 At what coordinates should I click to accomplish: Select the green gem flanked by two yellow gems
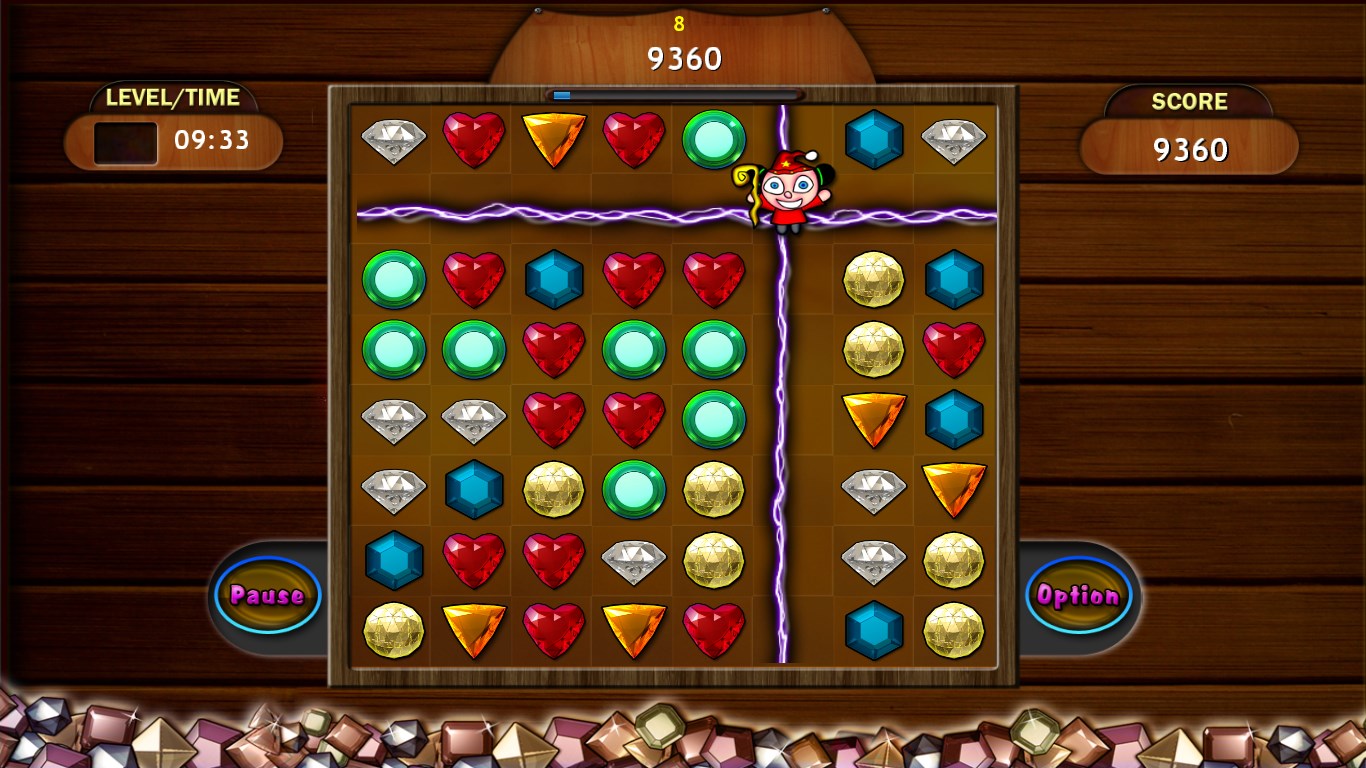(x=634, y=489)
